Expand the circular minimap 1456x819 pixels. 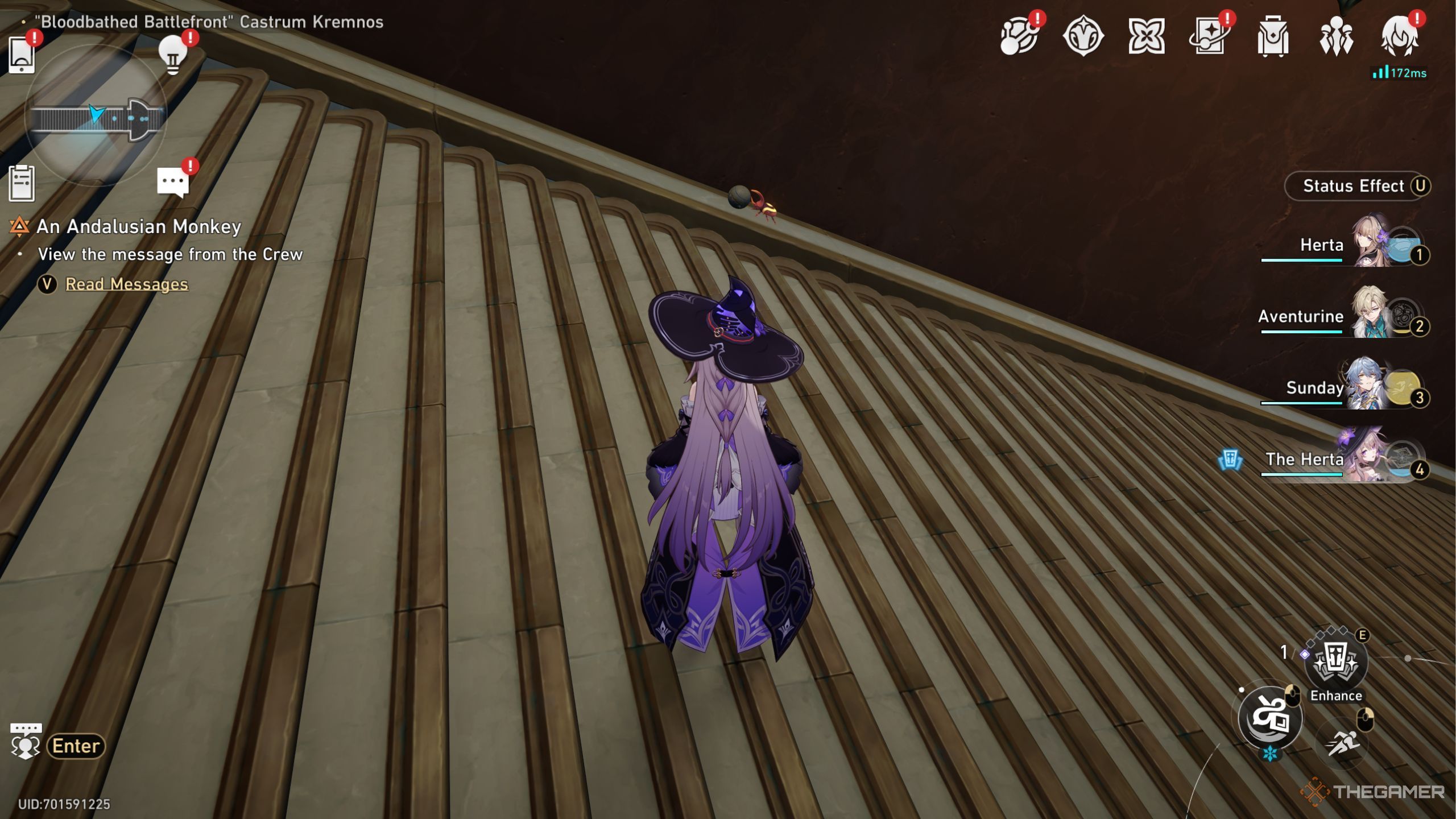point(96,117)
